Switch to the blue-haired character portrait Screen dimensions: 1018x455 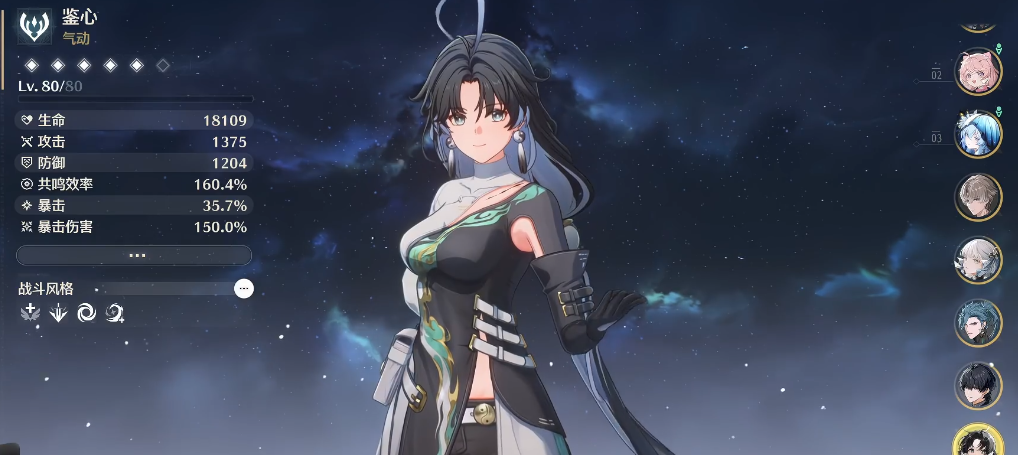point(978,134)
